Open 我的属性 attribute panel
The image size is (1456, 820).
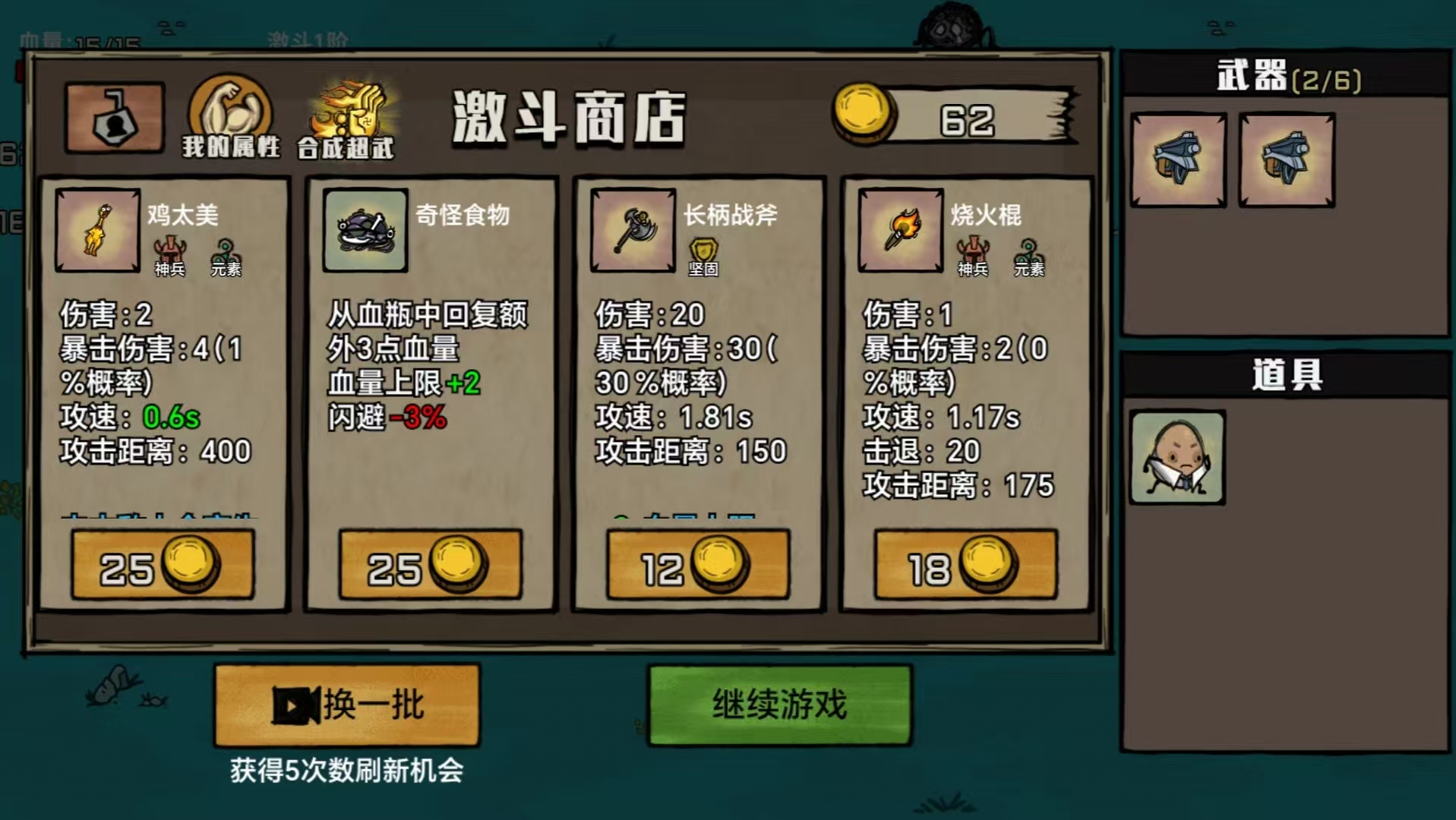[230, 118]
